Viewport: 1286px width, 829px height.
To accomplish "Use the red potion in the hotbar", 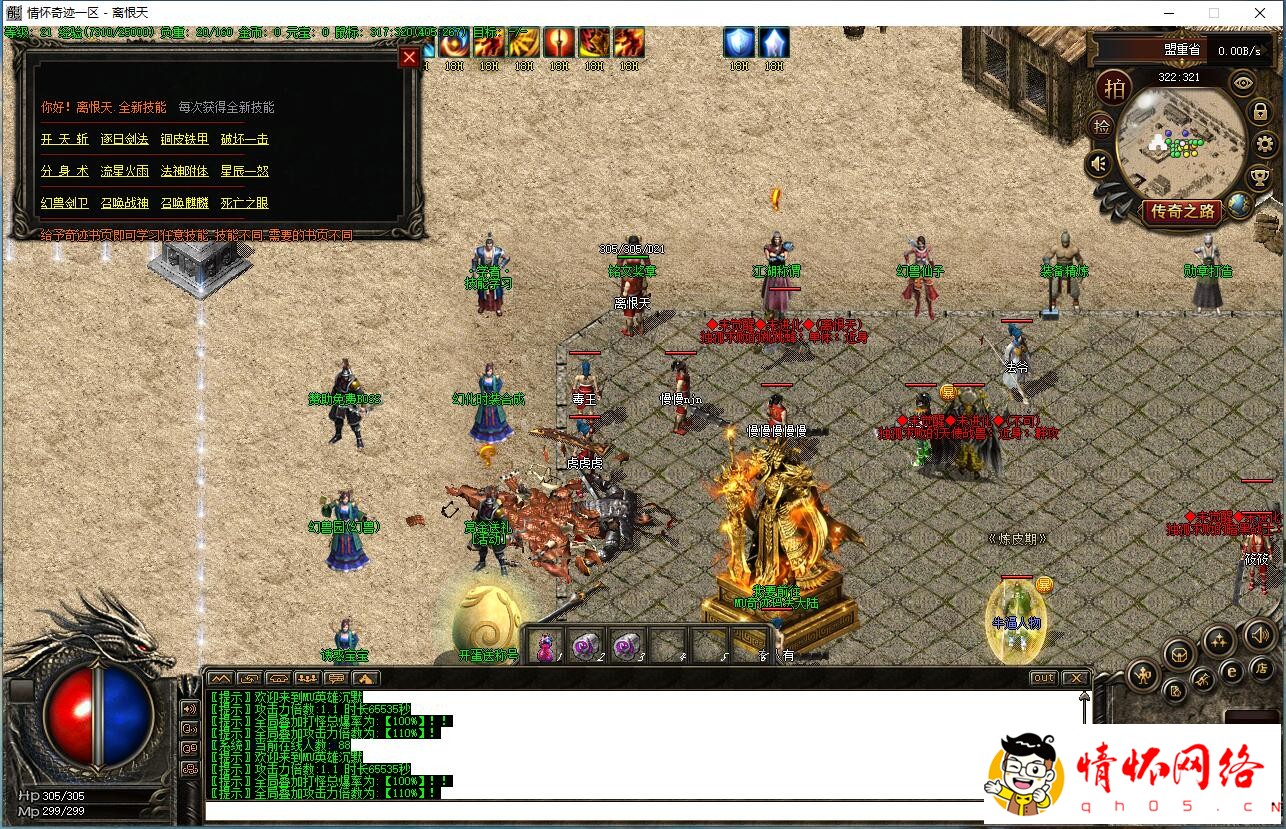I will [x=545, y=645].
